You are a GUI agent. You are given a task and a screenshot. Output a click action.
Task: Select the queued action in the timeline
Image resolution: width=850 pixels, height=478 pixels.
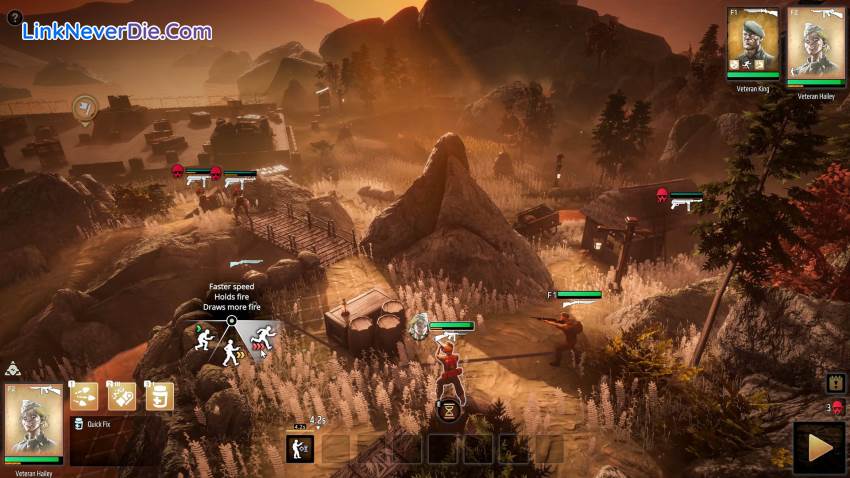[300, 448]
